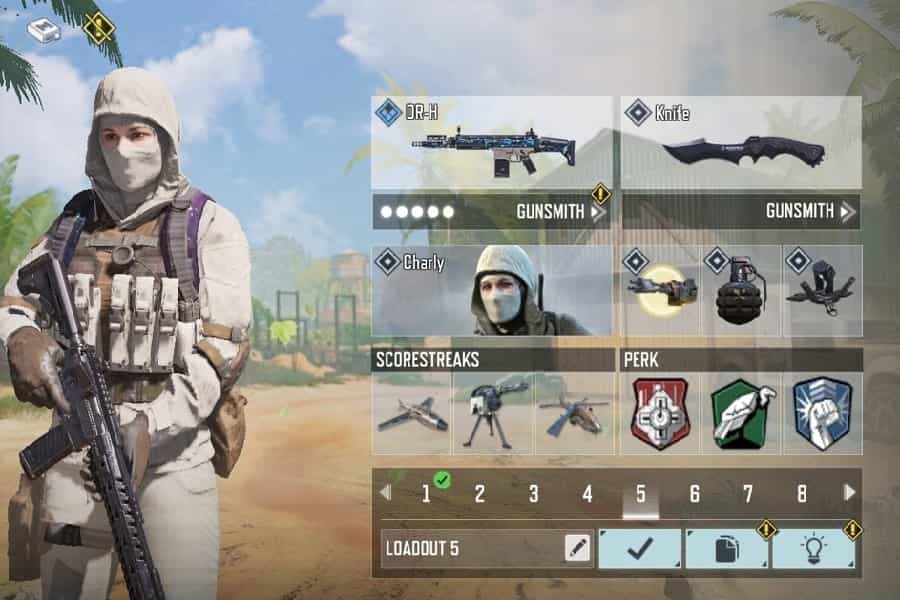
Task: Switch to loadout 3
Action: [533, 493]
